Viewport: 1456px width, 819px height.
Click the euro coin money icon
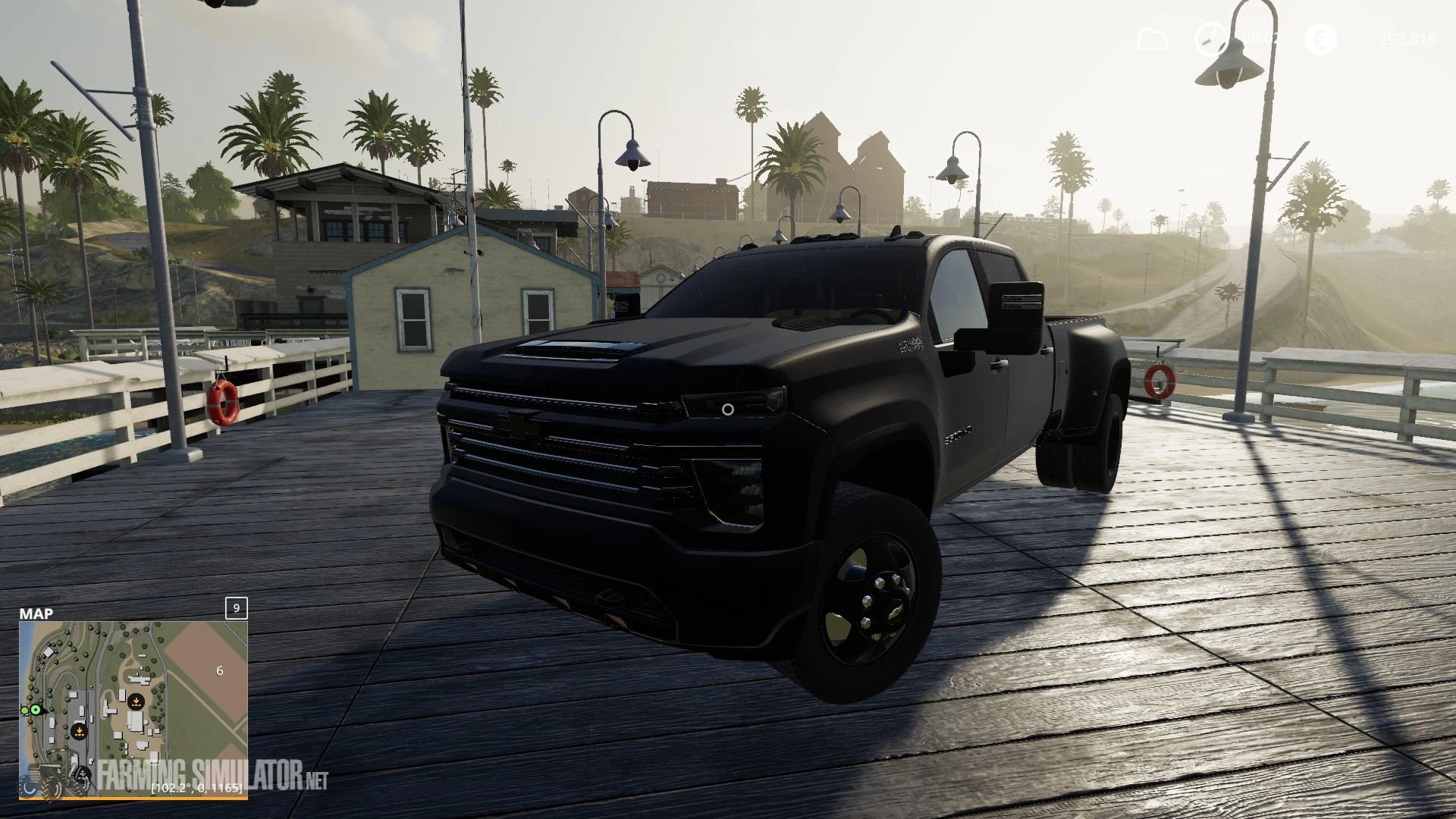click(x=1321, y=38)
